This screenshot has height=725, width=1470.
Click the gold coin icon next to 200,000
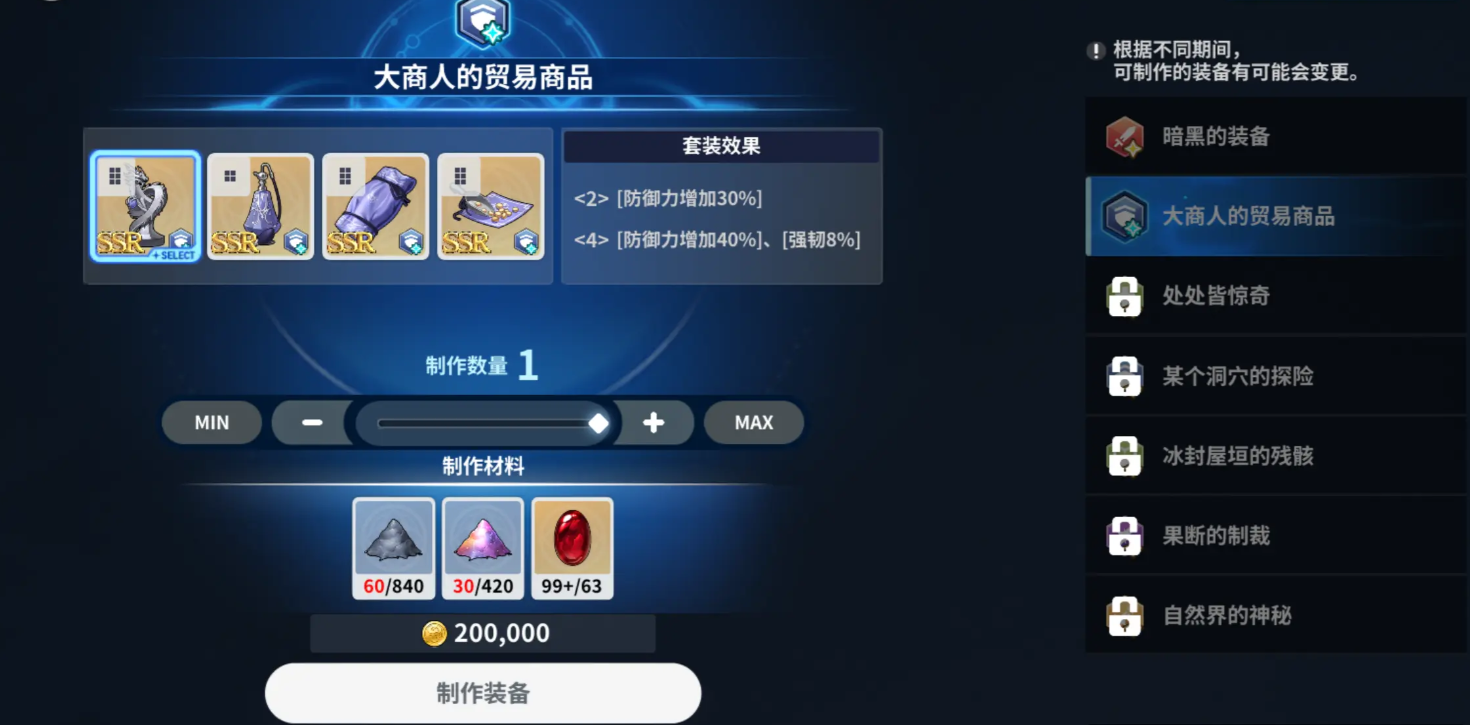pos(434,632)
